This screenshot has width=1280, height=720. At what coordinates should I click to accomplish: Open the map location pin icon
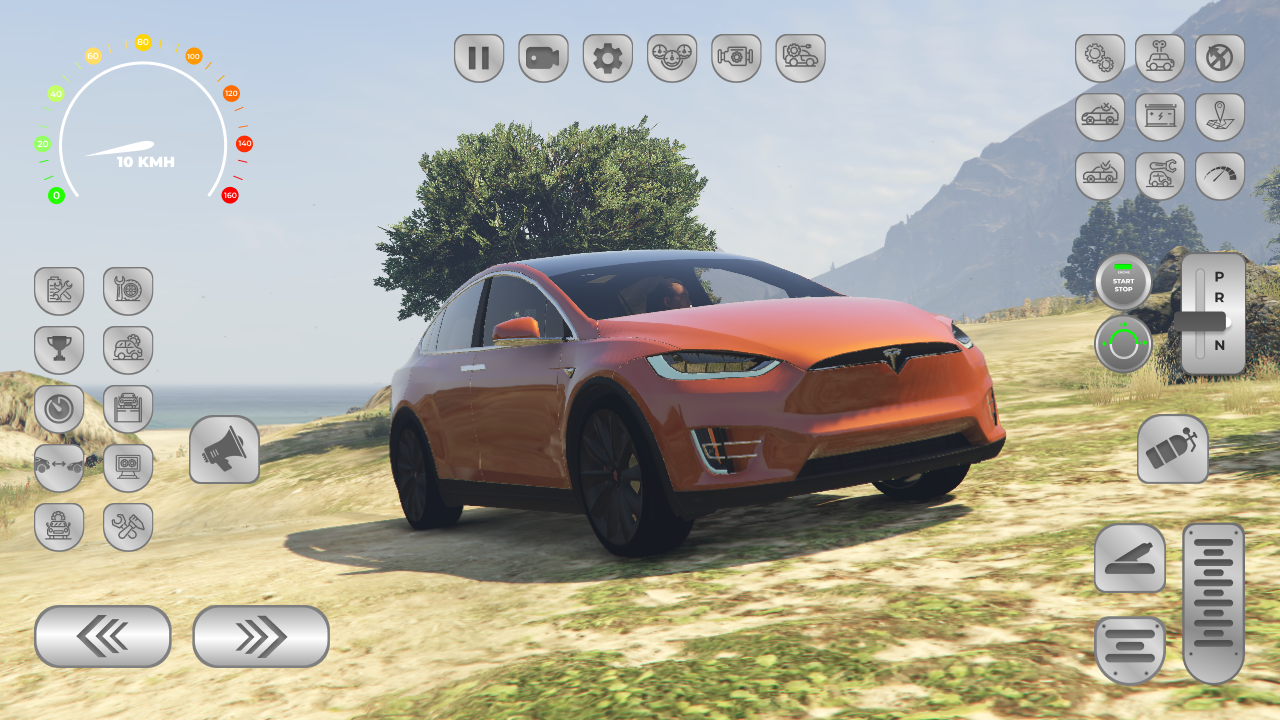click(1220, 117)
